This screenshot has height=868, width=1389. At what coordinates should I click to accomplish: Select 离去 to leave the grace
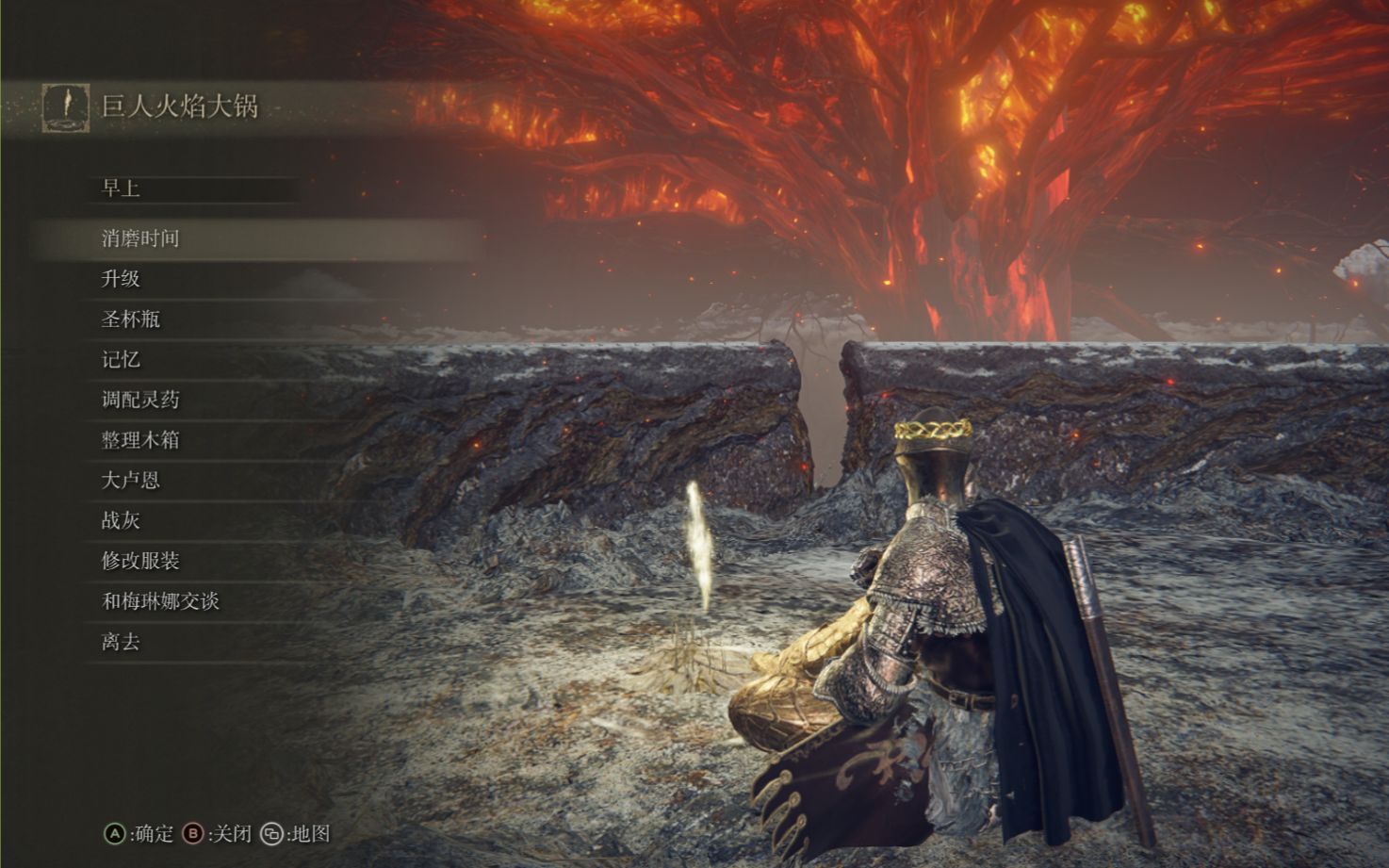pyautogui.click(x=122, y=642)
